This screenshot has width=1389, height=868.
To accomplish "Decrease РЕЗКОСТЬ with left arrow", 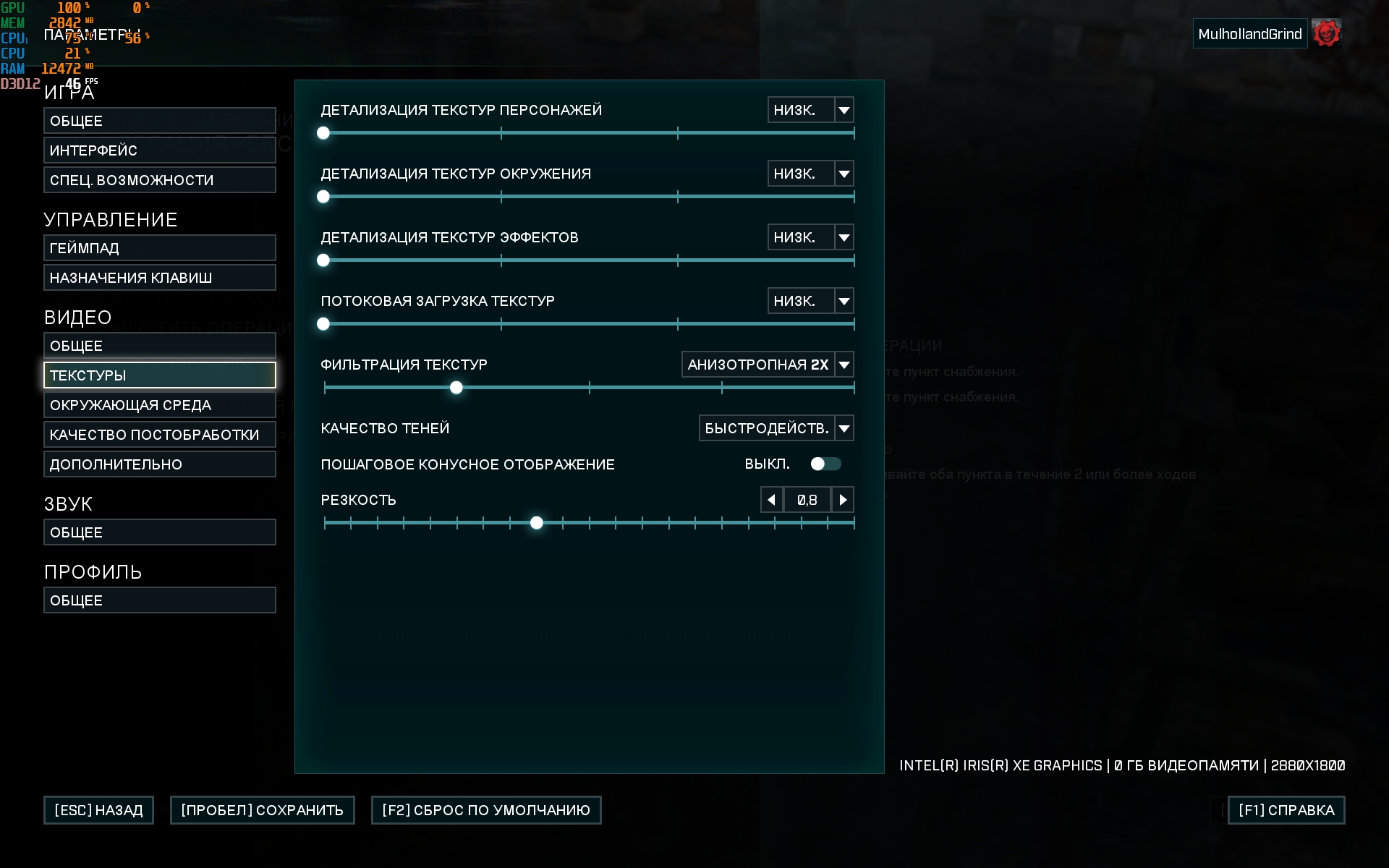I will 771,500.
